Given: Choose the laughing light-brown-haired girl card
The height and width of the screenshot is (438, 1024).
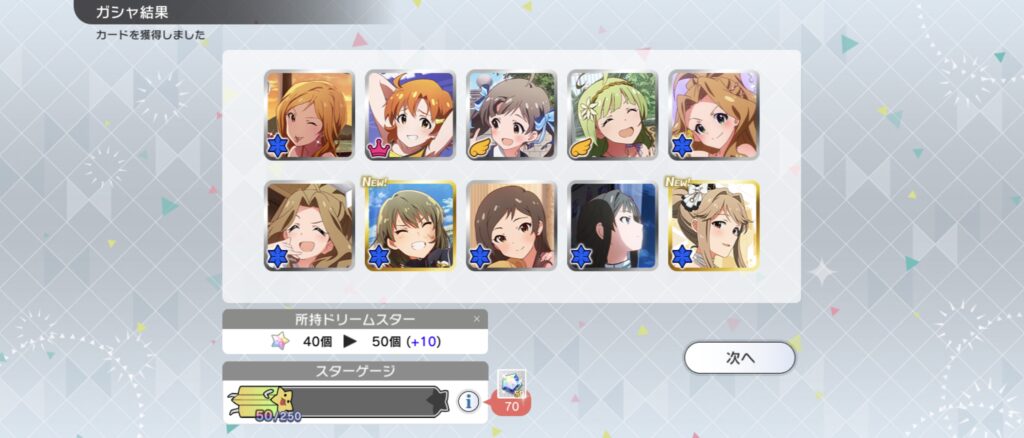Looking at the screenshot, I should pyautogui.click(x=309, y=225).
